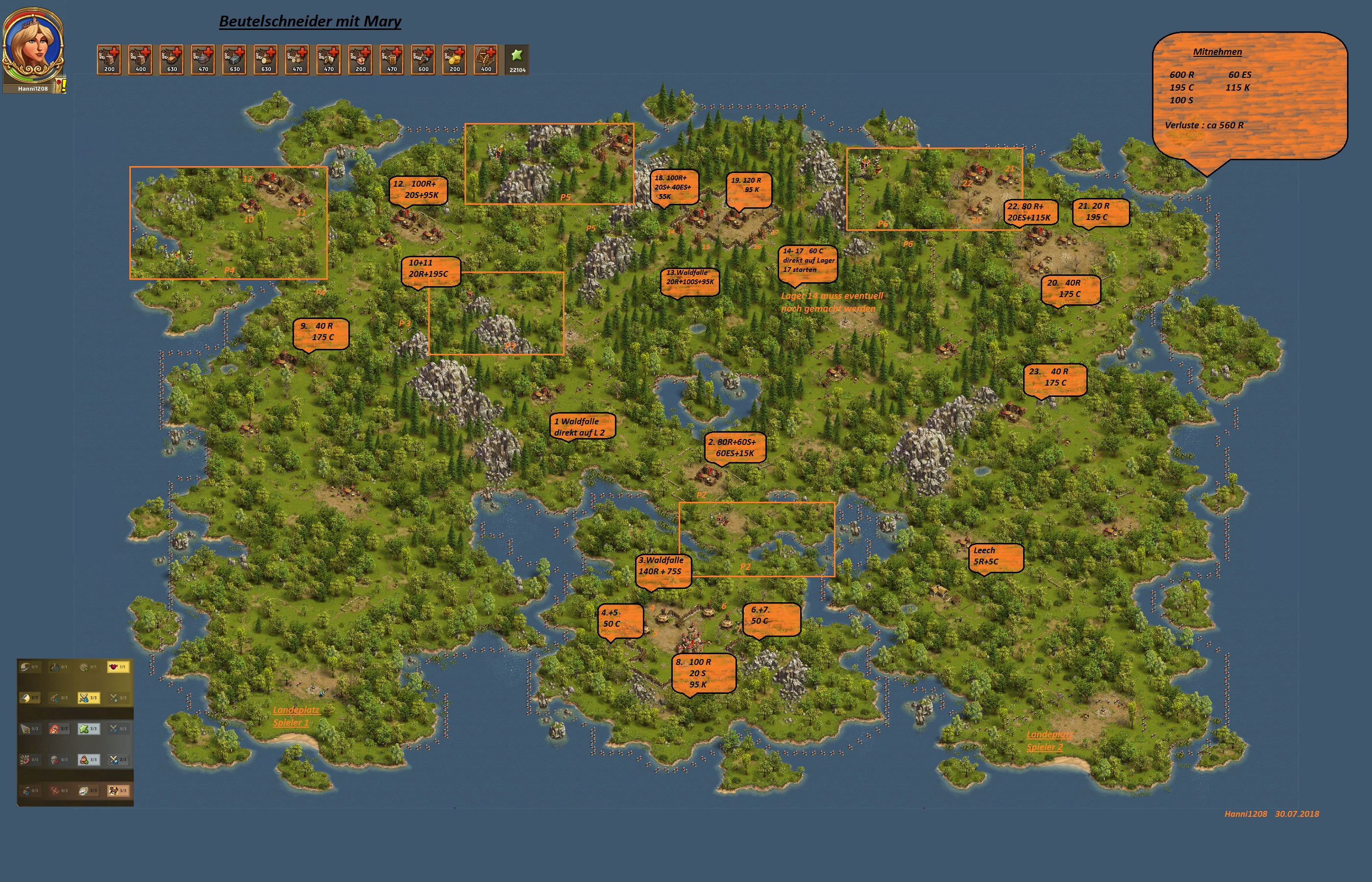The height and width of the screenshot is (882, 1372).
Task: Choose the galloping horse skill 3/3
Action: (x=119, y=791)
